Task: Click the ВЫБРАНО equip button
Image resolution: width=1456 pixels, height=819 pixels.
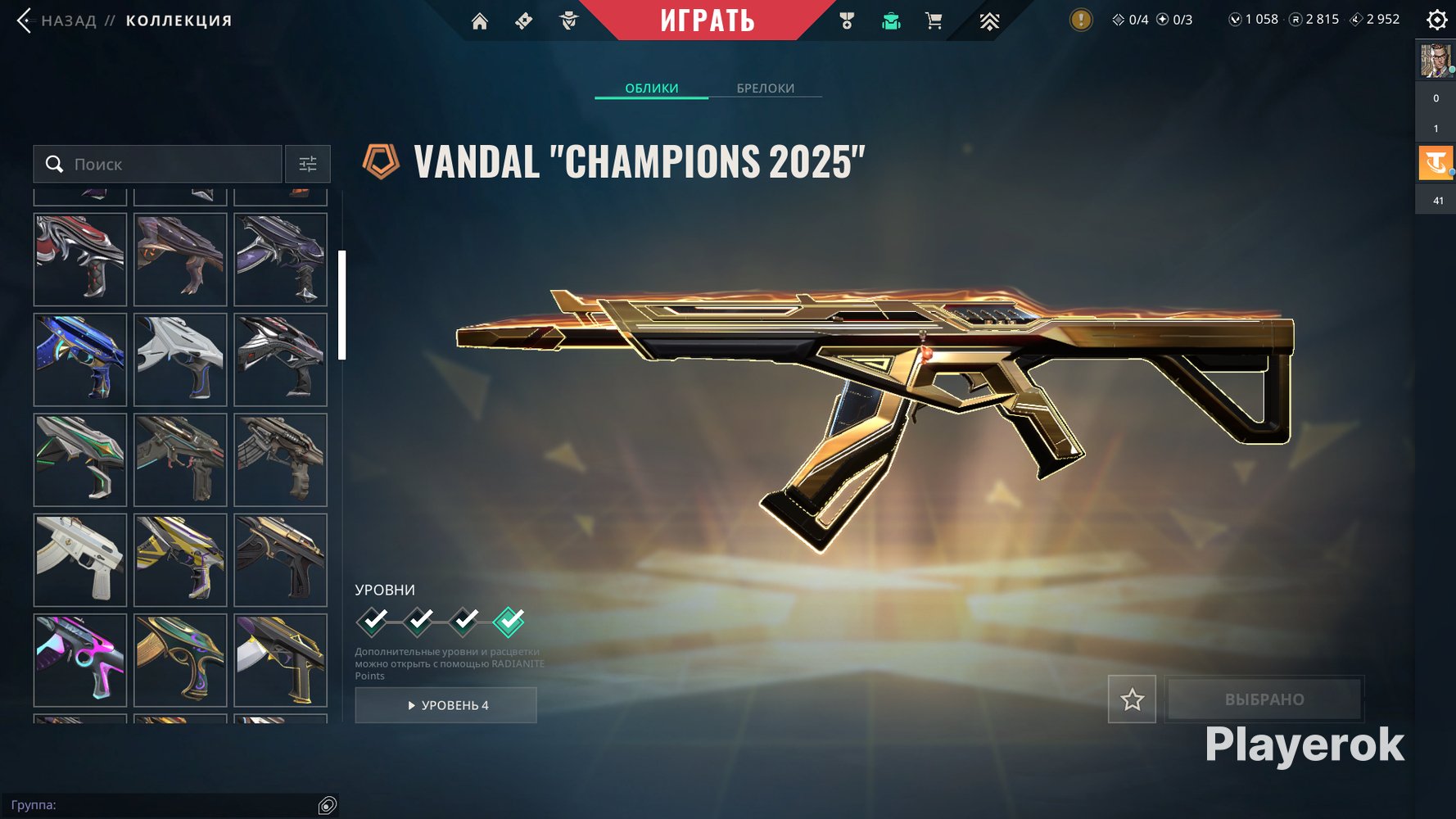Action: pyautogui.click(x=1264, y=699)
